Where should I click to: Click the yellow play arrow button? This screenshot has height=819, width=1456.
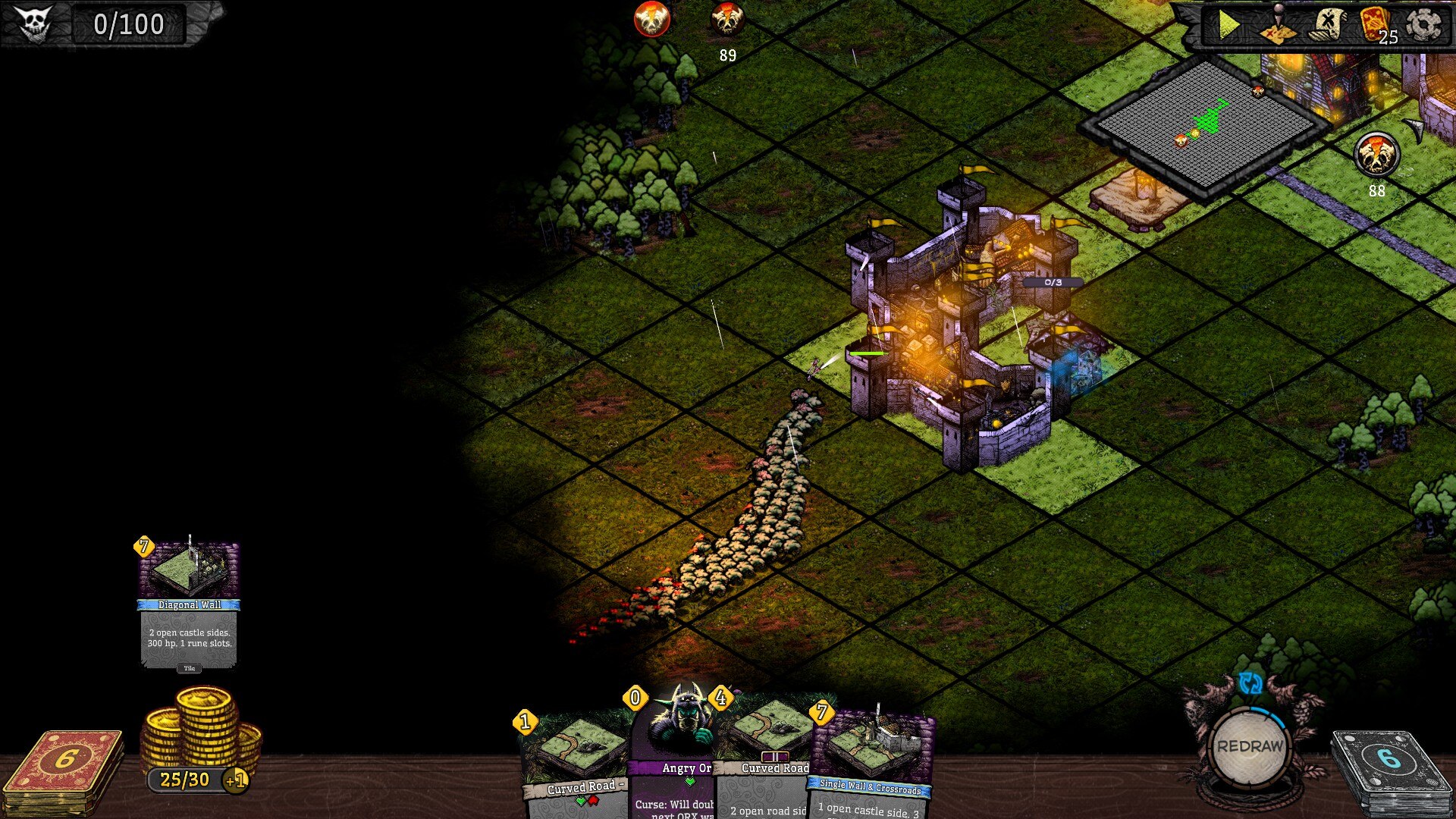coord(1228,26)
